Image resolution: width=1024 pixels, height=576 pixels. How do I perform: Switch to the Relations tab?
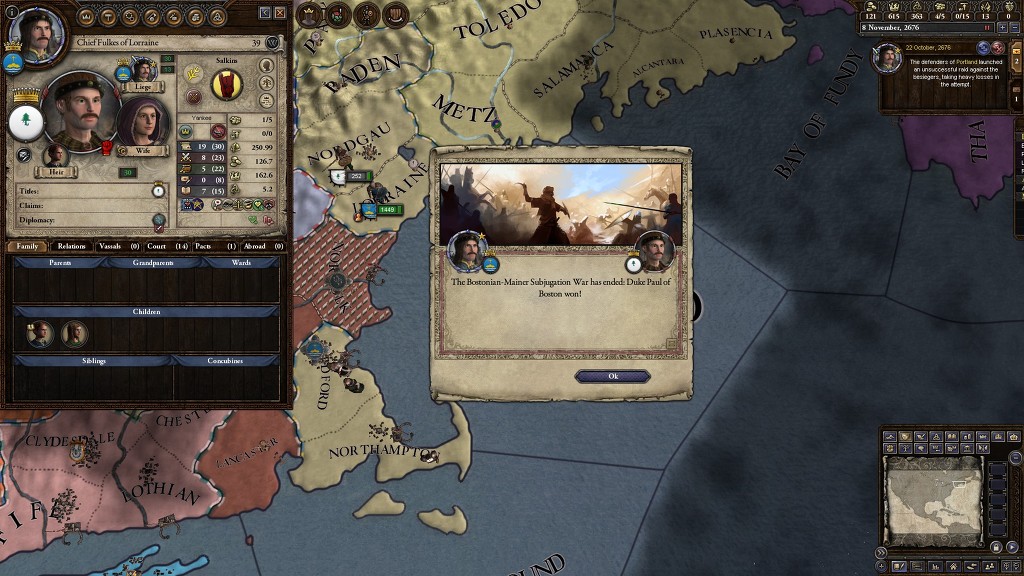click(71, 246)
